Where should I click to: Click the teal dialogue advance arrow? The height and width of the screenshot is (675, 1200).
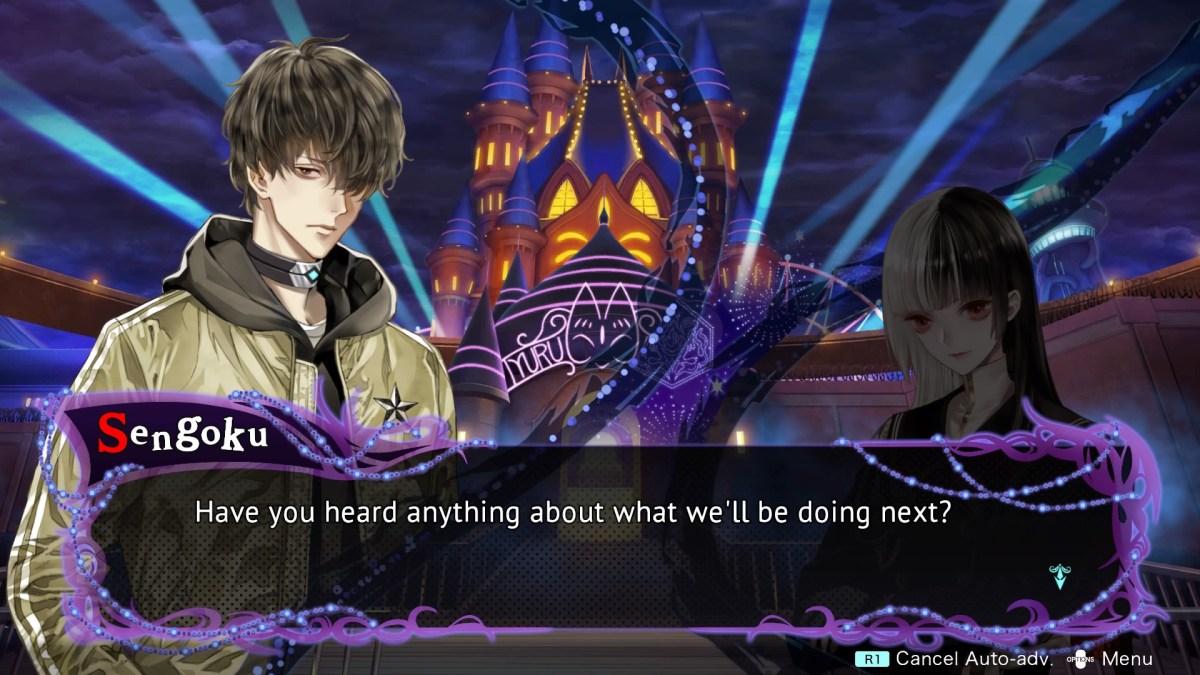point(1058,576)
